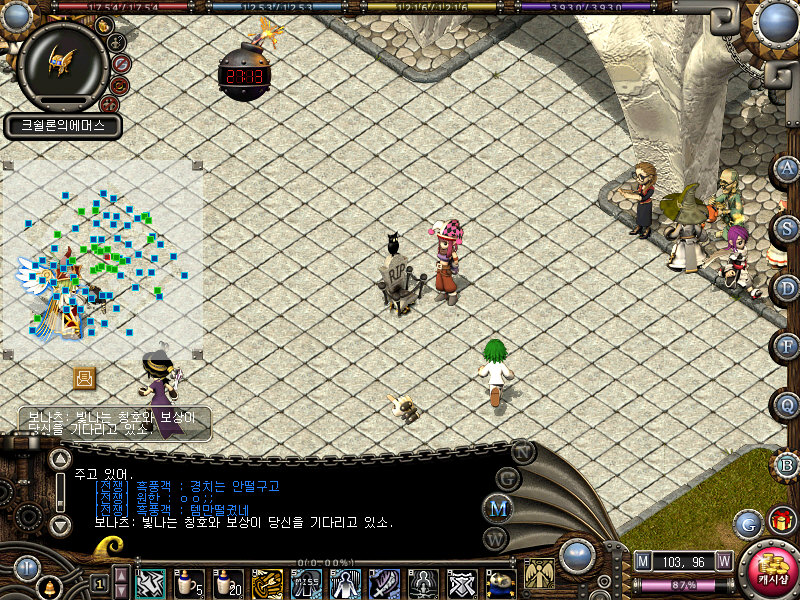The height and width of the screenshot is (600, 800).
Task: Click the B side menu button
Action: click(786, 465)
